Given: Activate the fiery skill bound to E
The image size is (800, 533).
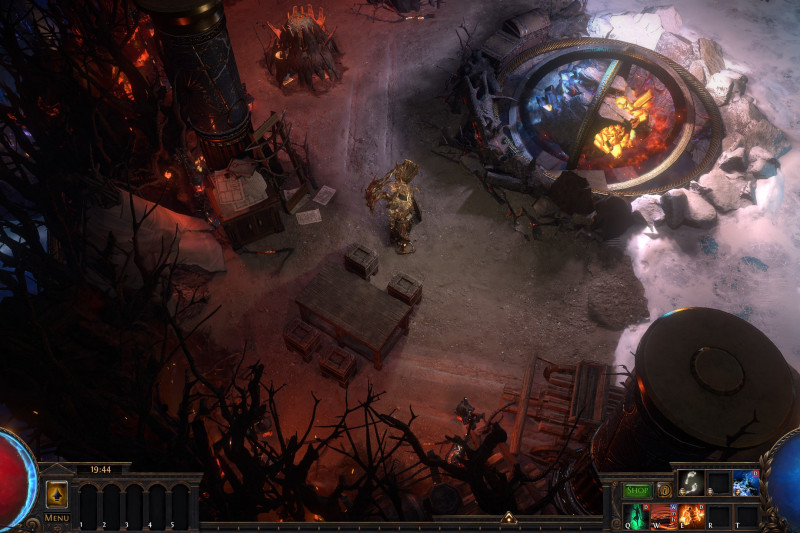Looking at the screenshot, I should click(x=691, y=516).
